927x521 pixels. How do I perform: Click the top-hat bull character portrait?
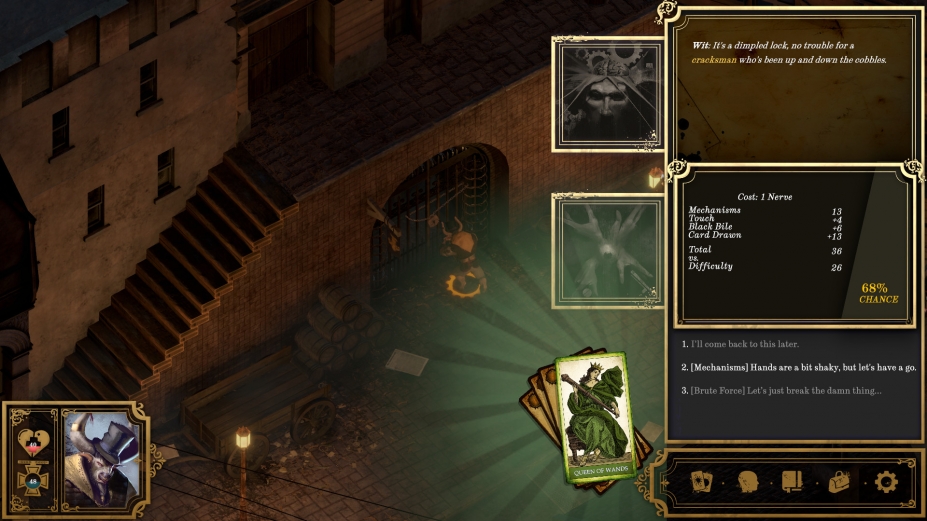pos(105,453)
